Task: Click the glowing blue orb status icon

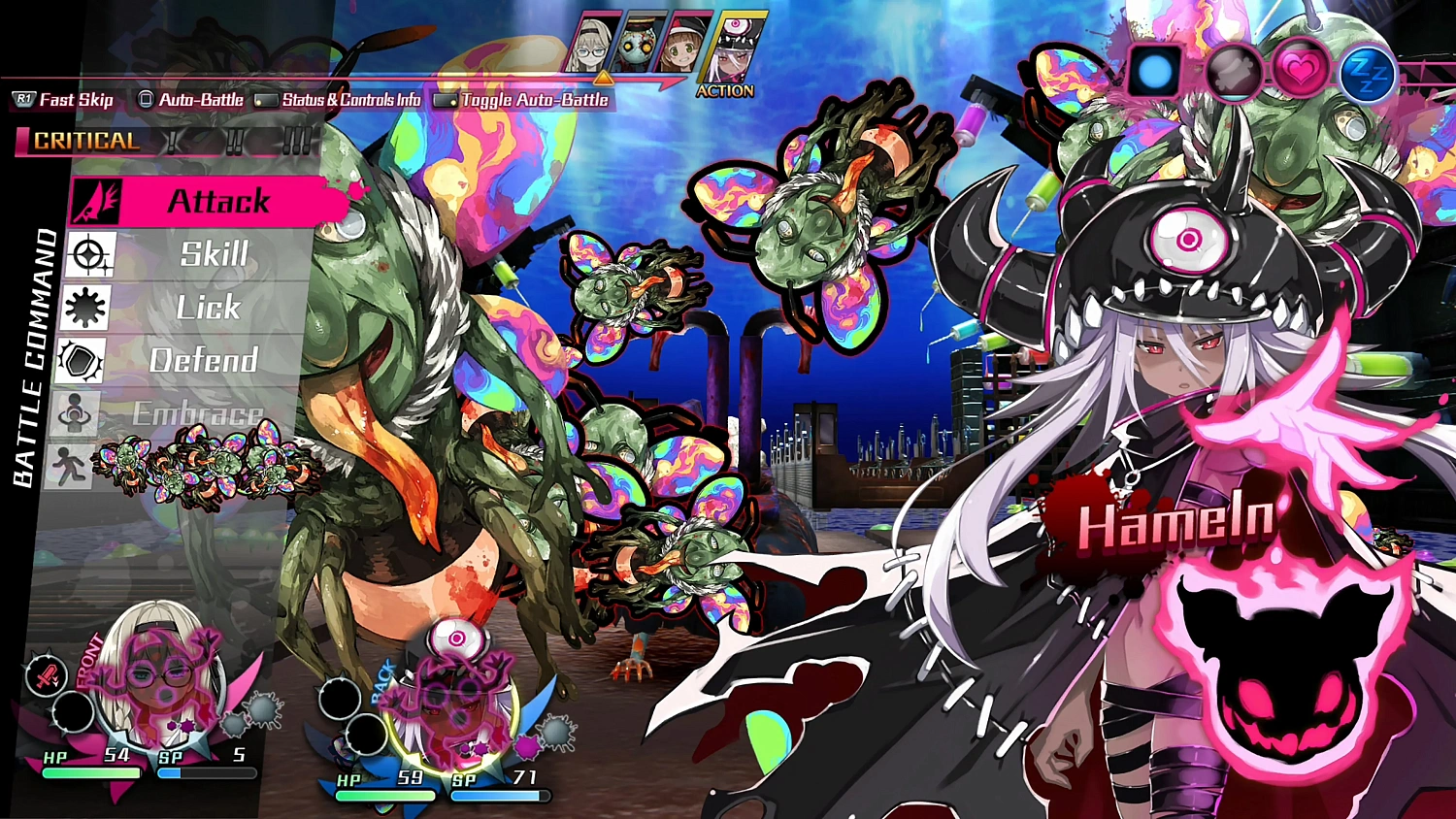Action: (1155, 70)
